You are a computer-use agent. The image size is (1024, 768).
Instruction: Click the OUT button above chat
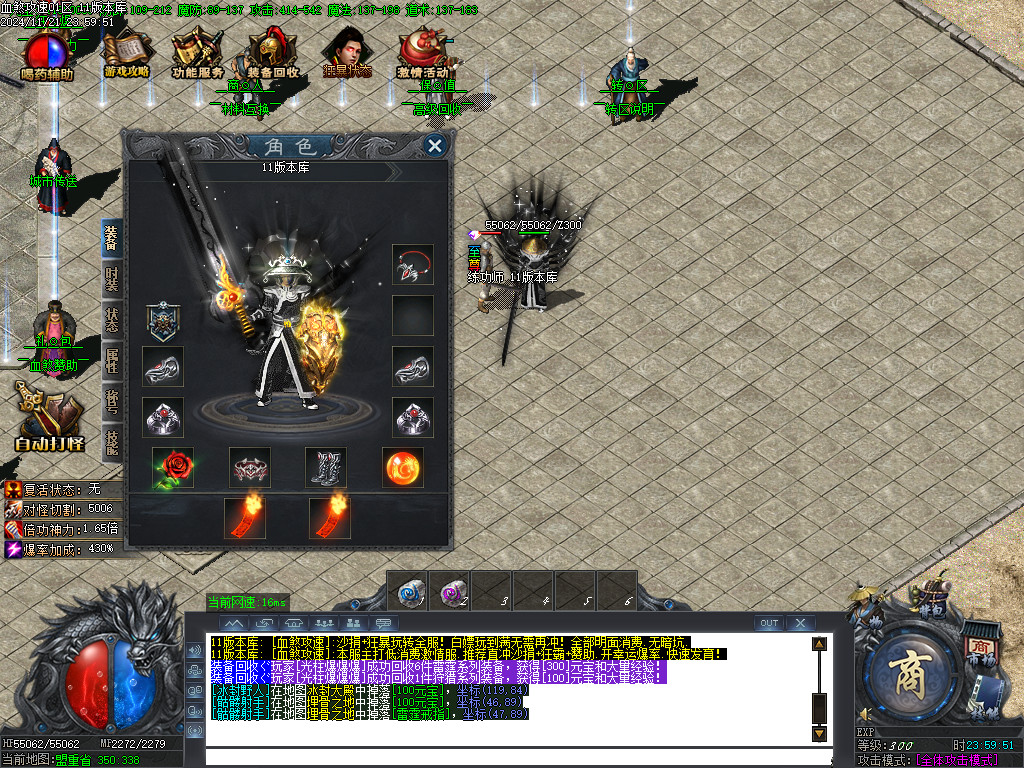(769, 623)
